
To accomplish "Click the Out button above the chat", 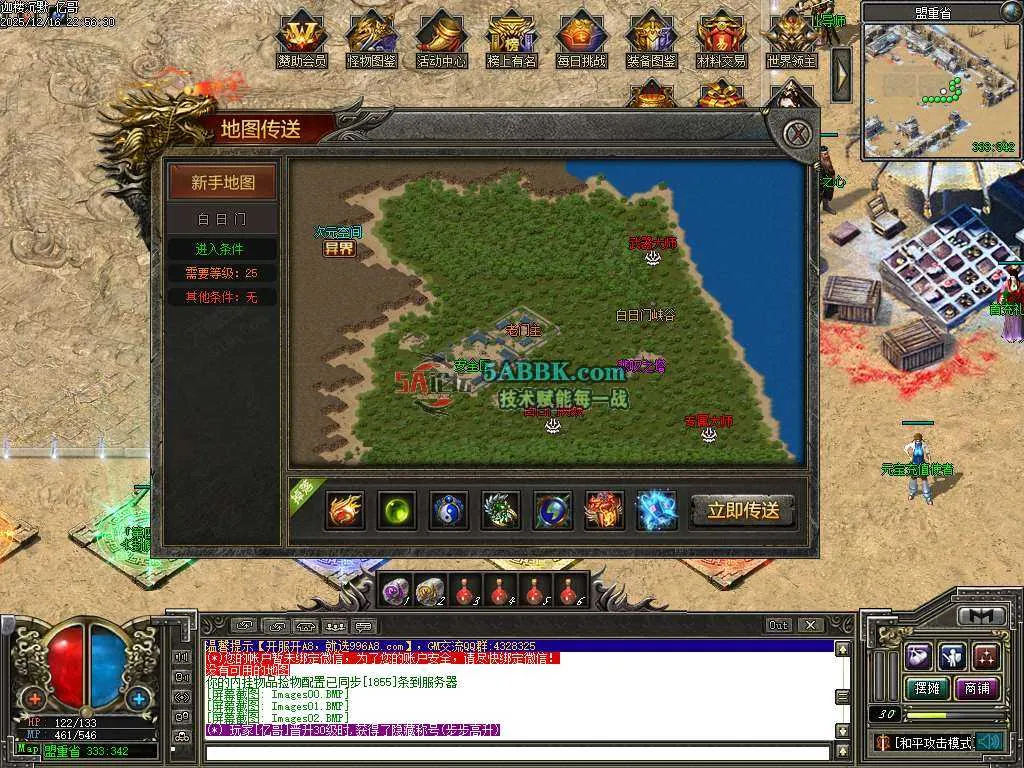I will (779, 625).
